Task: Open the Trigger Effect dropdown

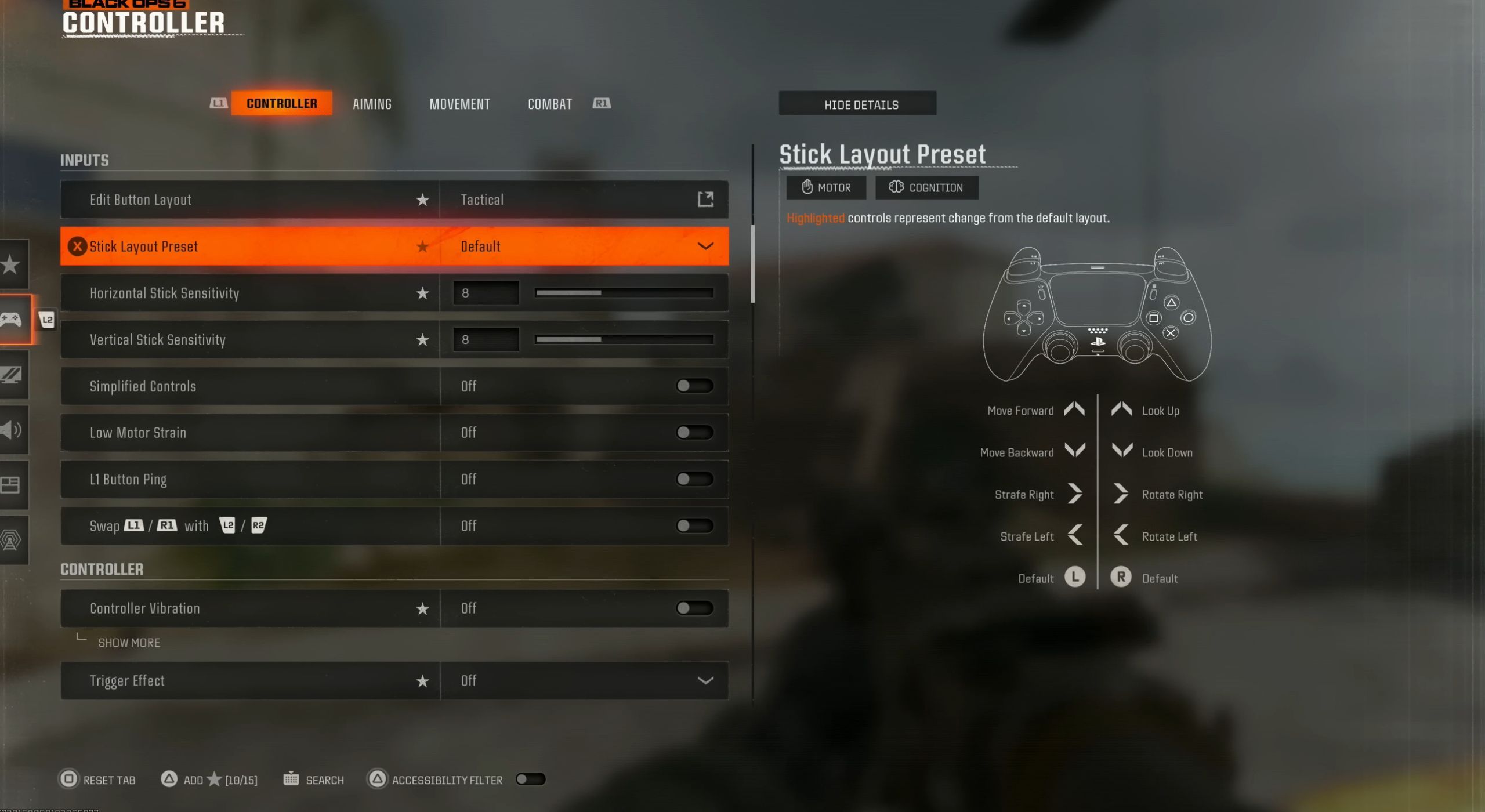Action: 705,681
